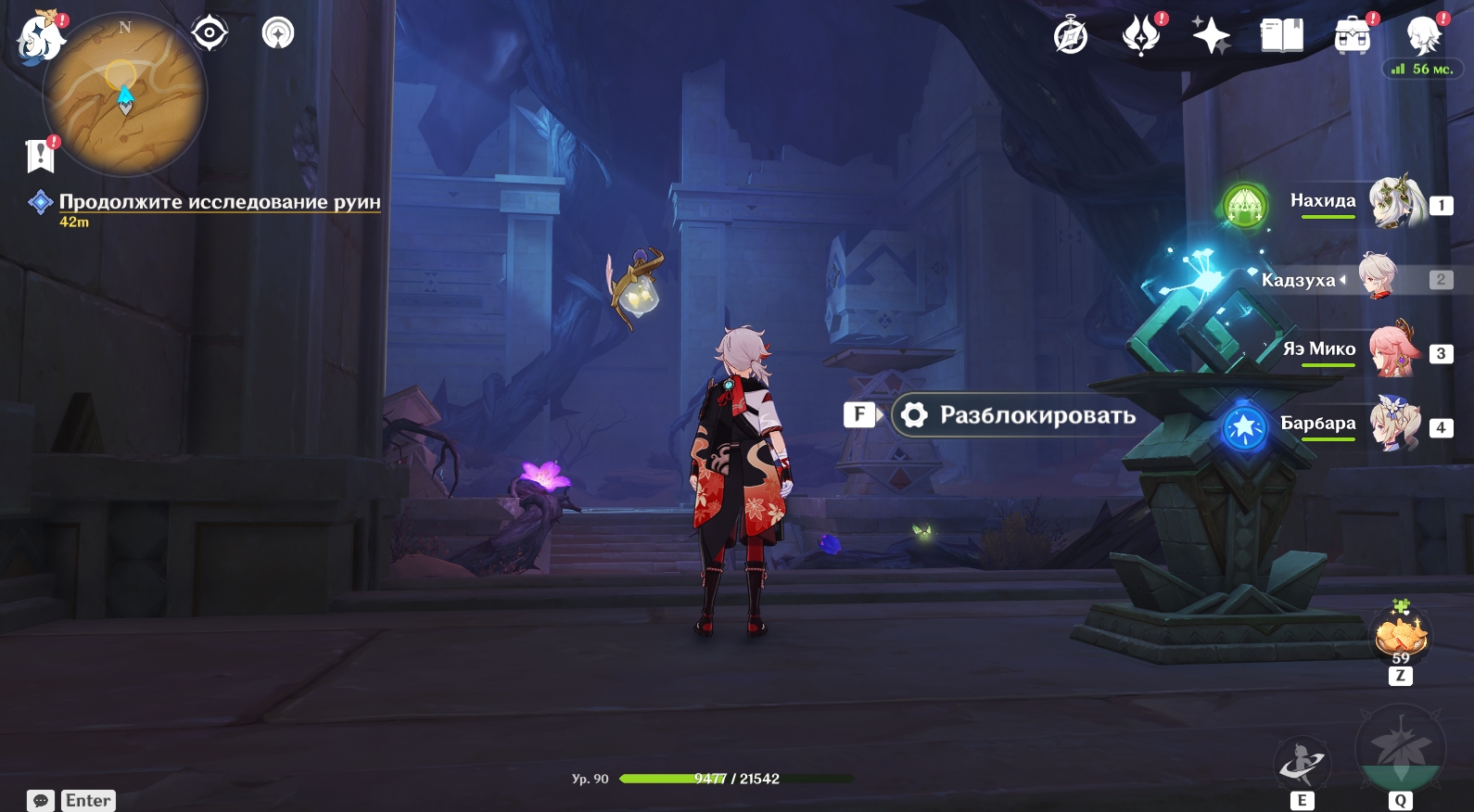Screen dimensions: 1474x812
Task: Select the tracked quest "Продолжите исследование руин"
Action: [219, 202]
